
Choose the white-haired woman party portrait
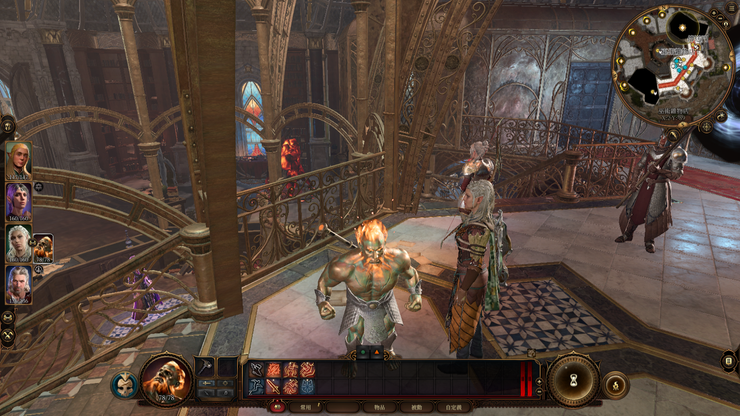pos(18,243)
